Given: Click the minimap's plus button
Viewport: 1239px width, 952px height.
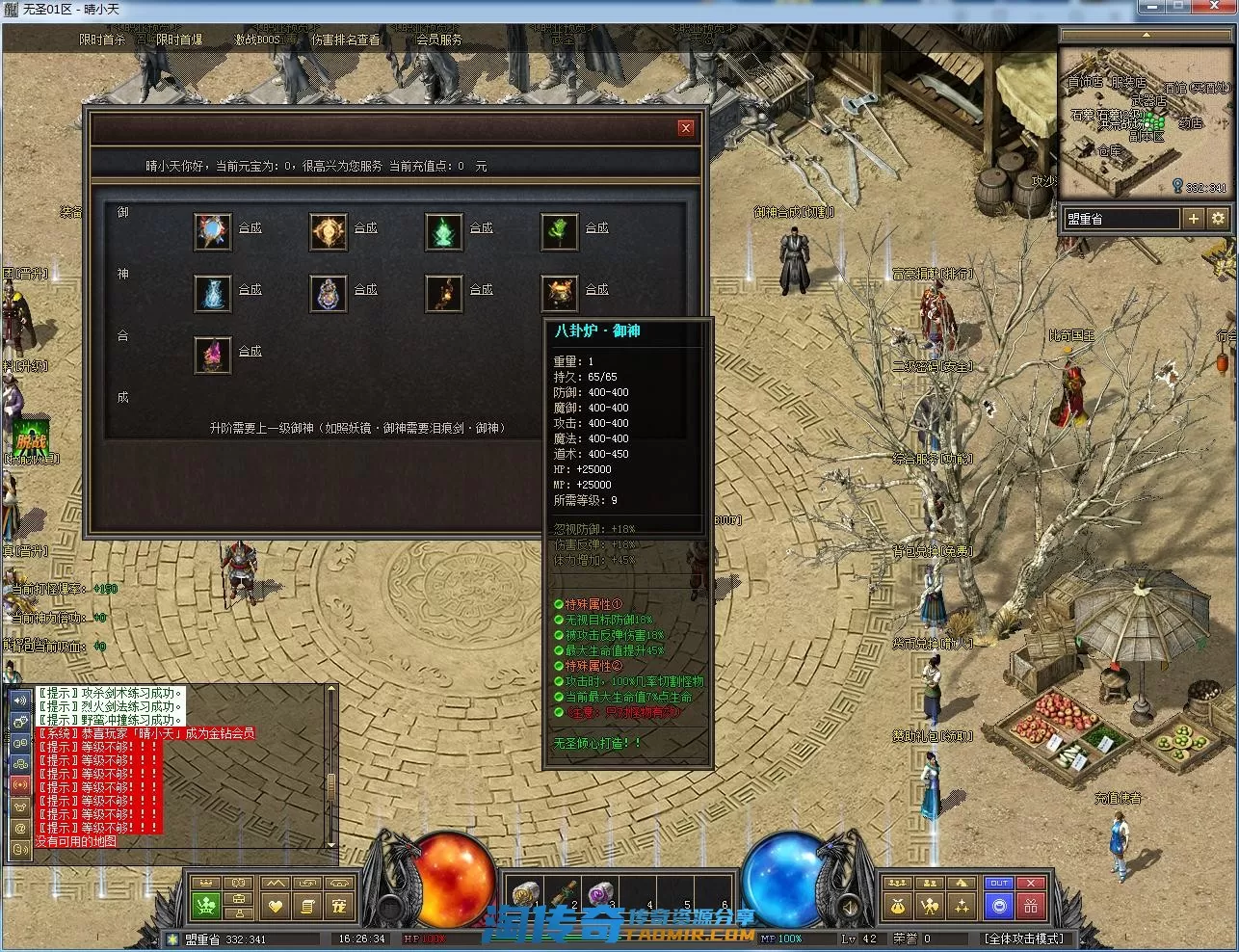Looking at the screenshot, I should coord(1193,219).
